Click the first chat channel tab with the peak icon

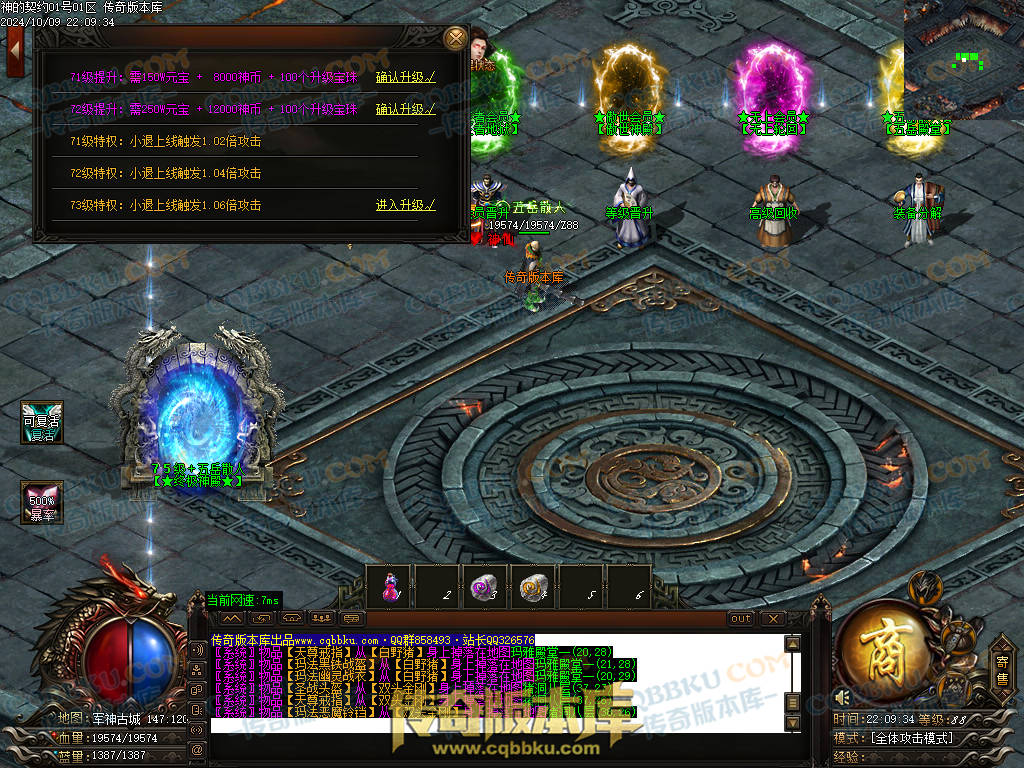click(x=233, y=619)
